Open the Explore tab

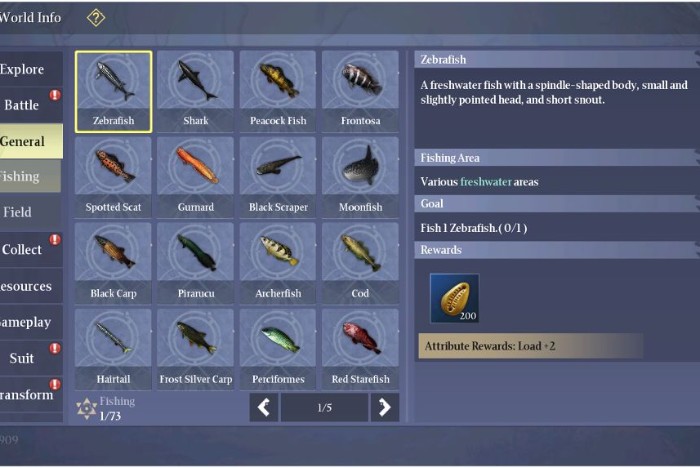point(26,69)
